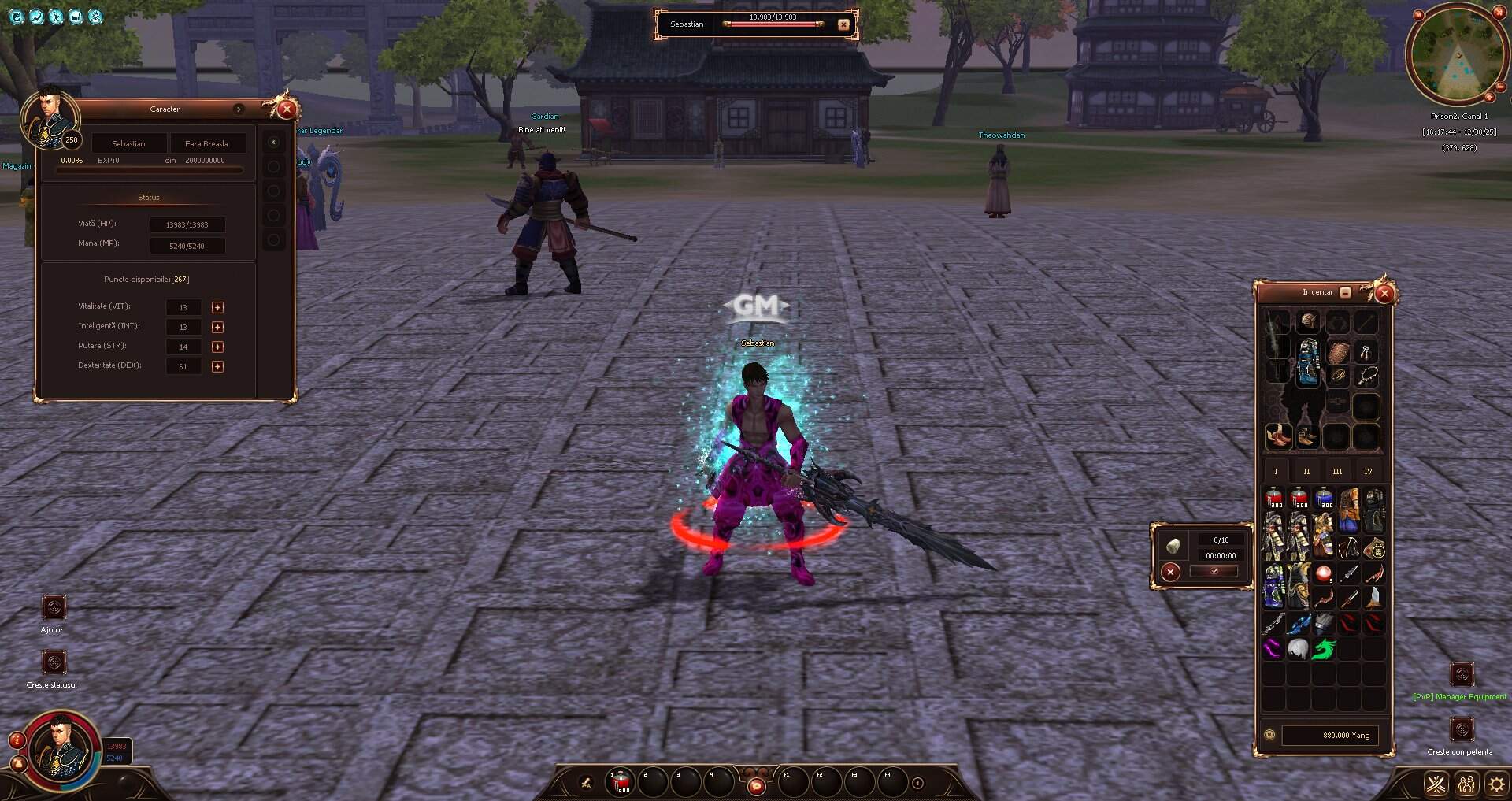Confirm the item split with the checkmark toggle
The width and height of the screenshot is (1512, 801).
click(x=1214, y=572)
